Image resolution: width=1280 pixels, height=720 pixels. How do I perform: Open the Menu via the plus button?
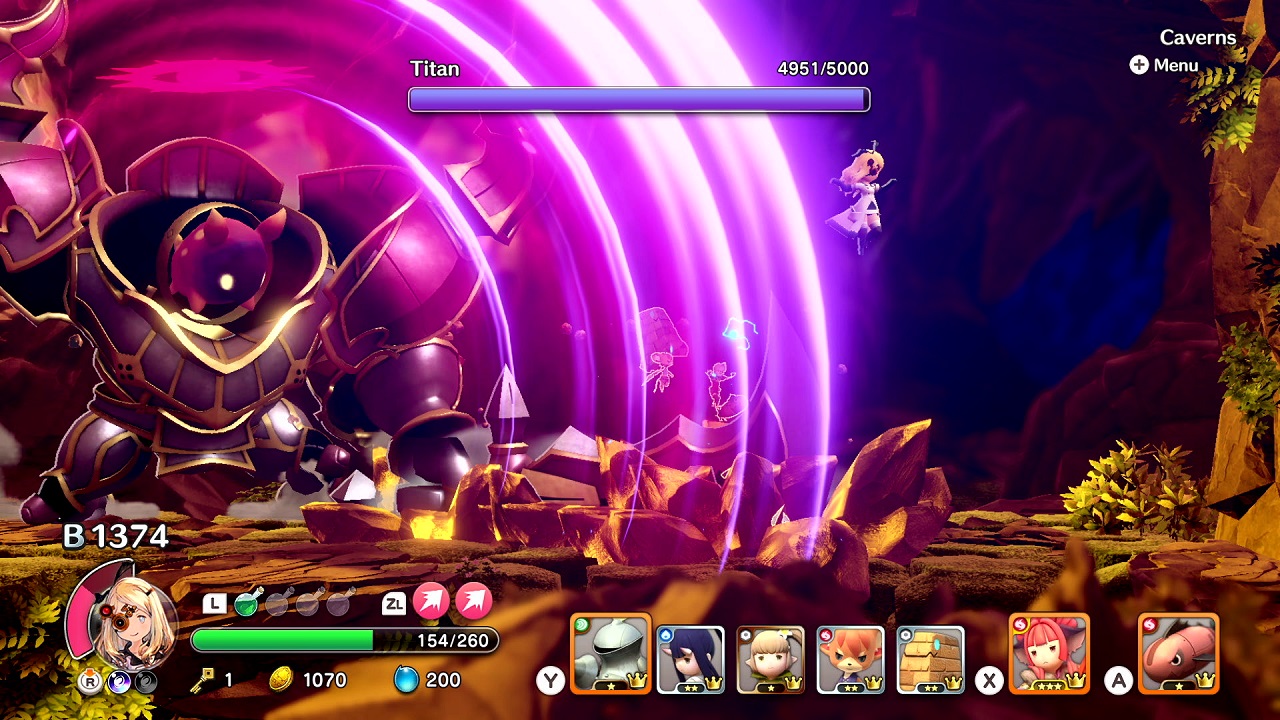(1140, 65)
